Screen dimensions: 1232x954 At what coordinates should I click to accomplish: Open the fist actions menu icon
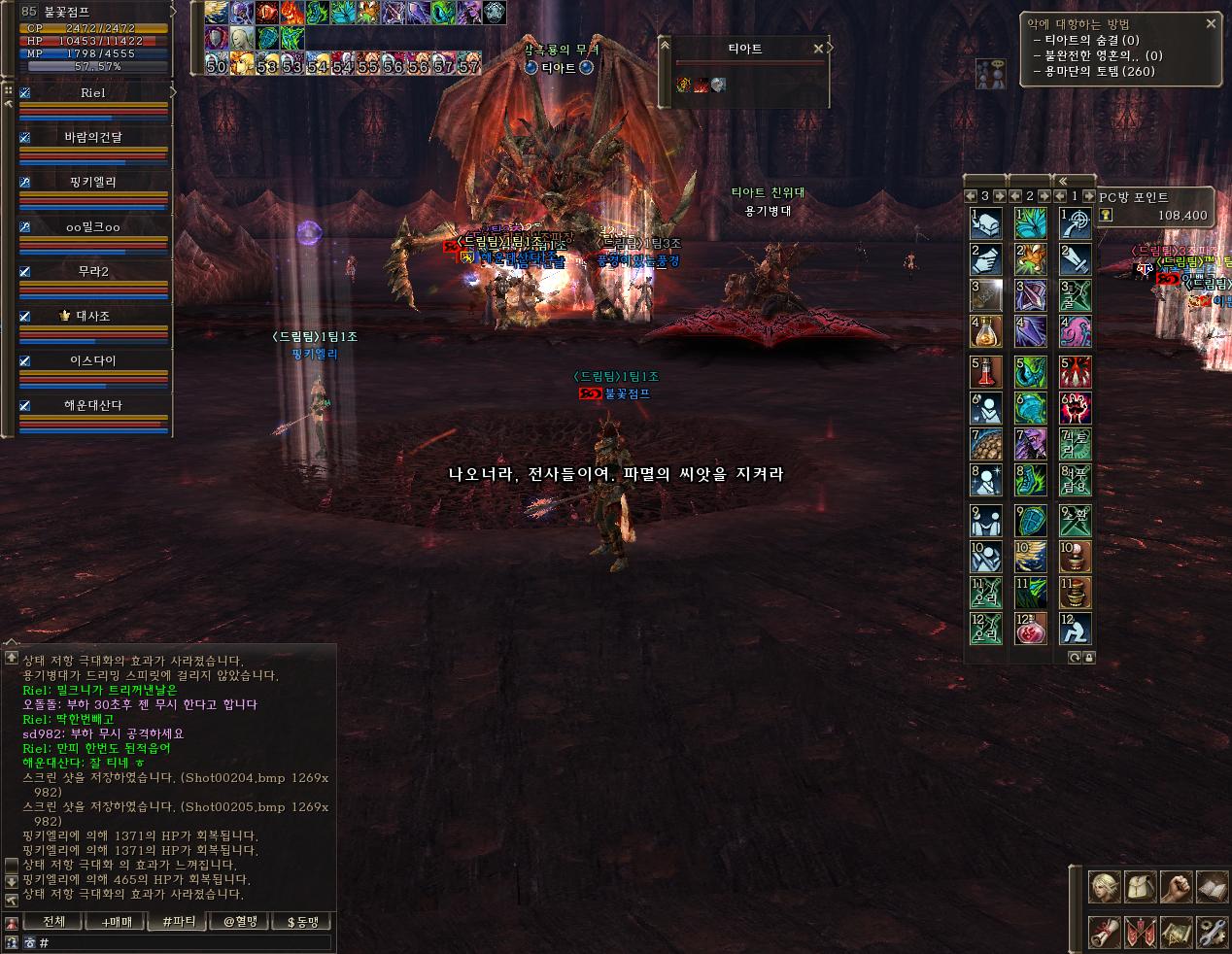1177,887
